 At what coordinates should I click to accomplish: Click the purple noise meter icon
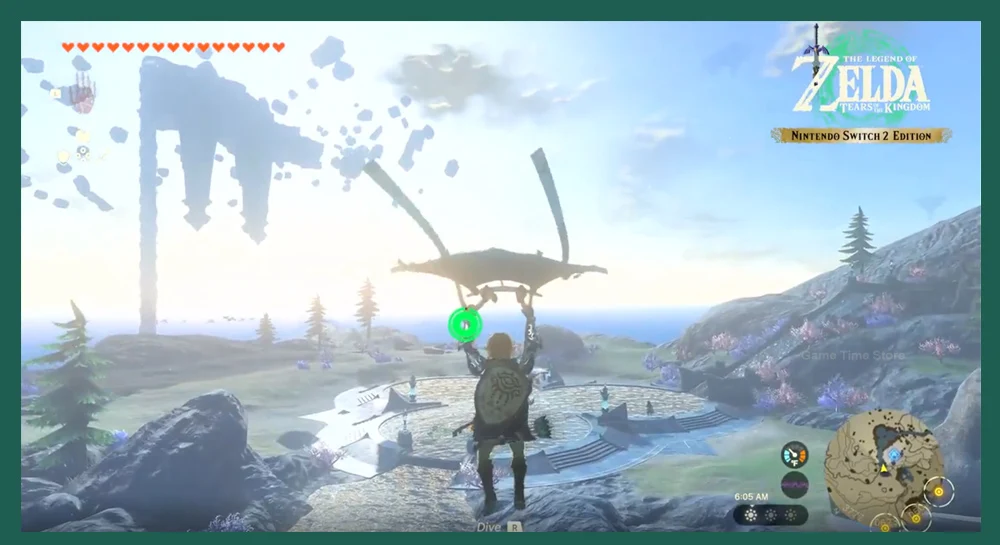tap(794, 484)
